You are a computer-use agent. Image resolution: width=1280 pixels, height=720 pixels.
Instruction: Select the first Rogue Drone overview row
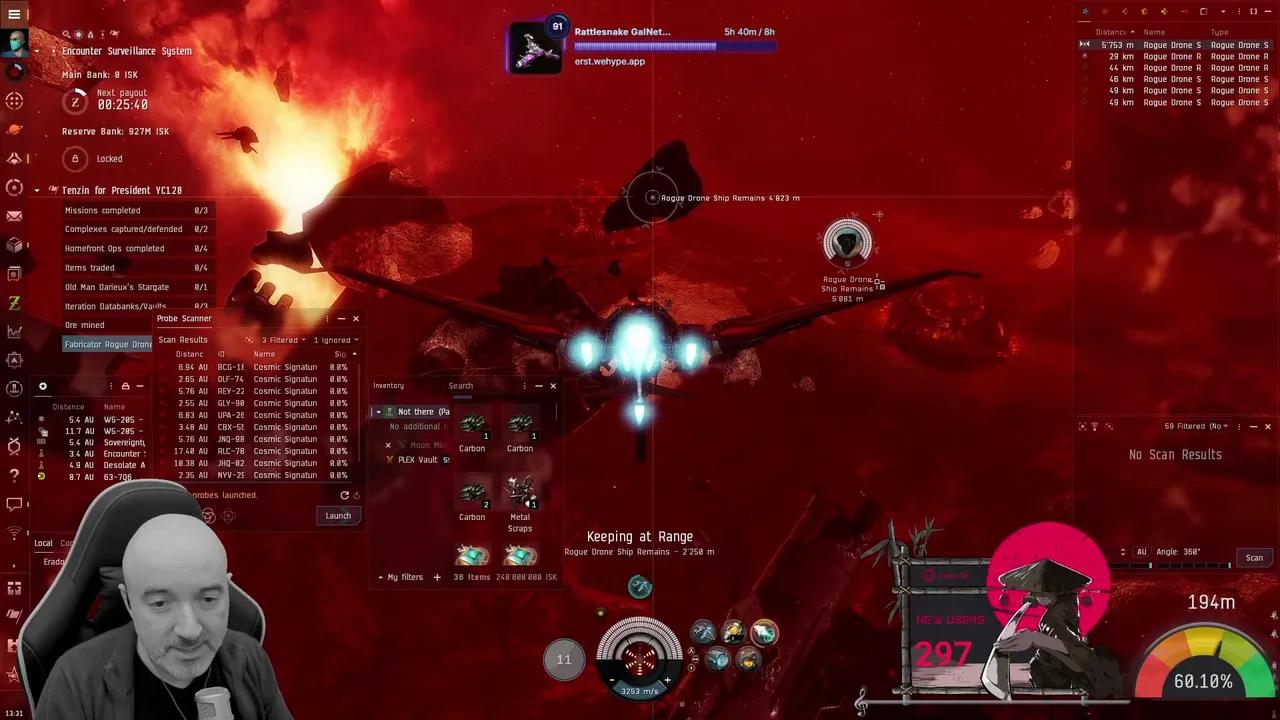(x=1170, y=45)
